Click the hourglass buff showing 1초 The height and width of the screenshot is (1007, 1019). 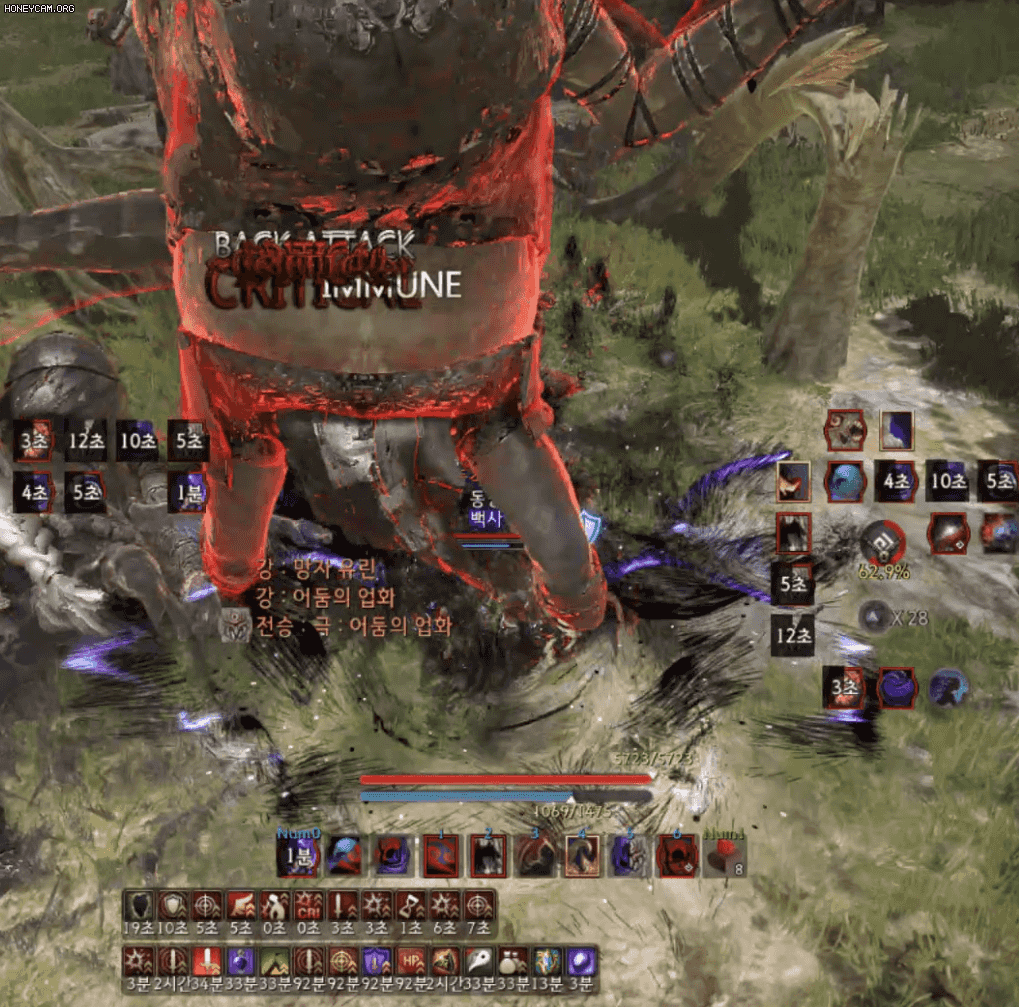click(x=411, y=906)
